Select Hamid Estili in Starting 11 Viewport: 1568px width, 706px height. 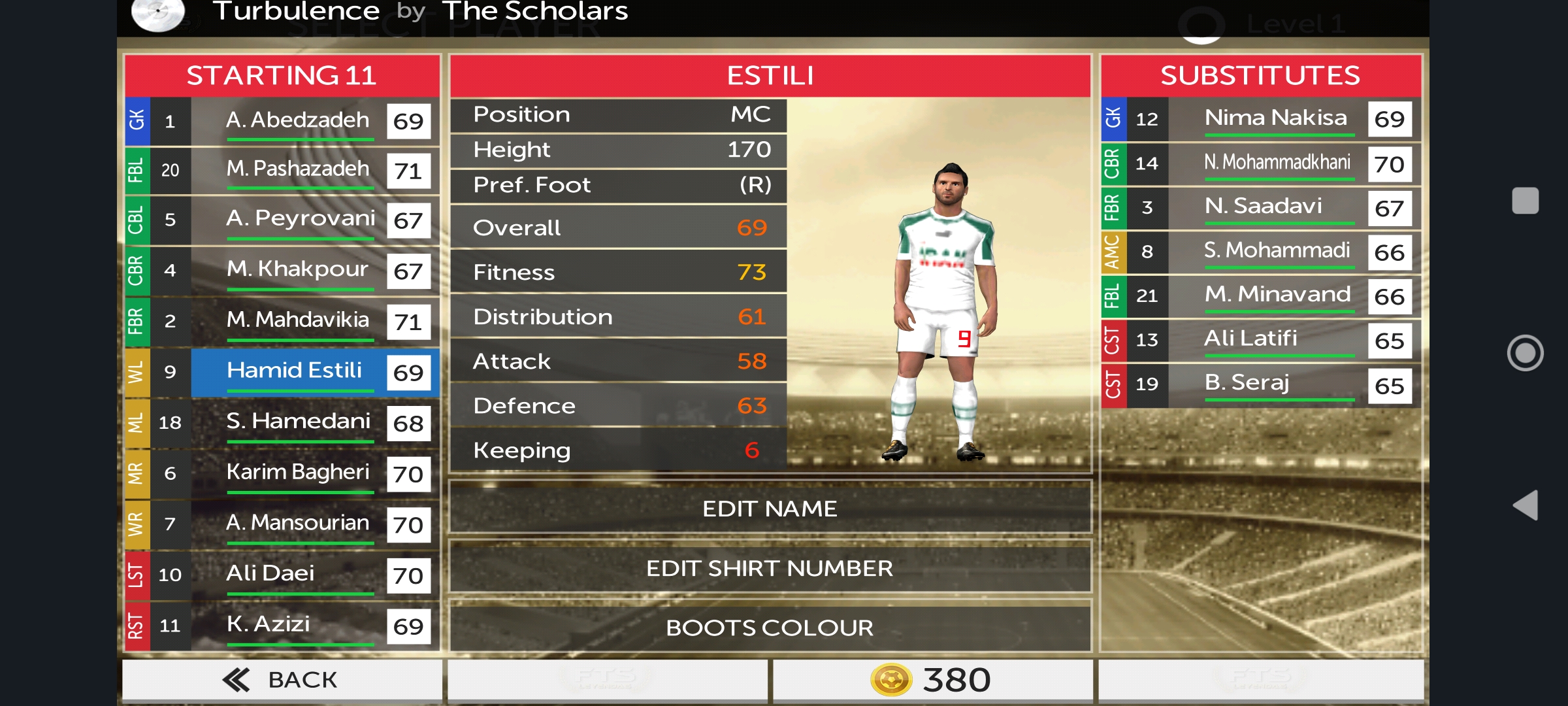(x=294, y=371)
